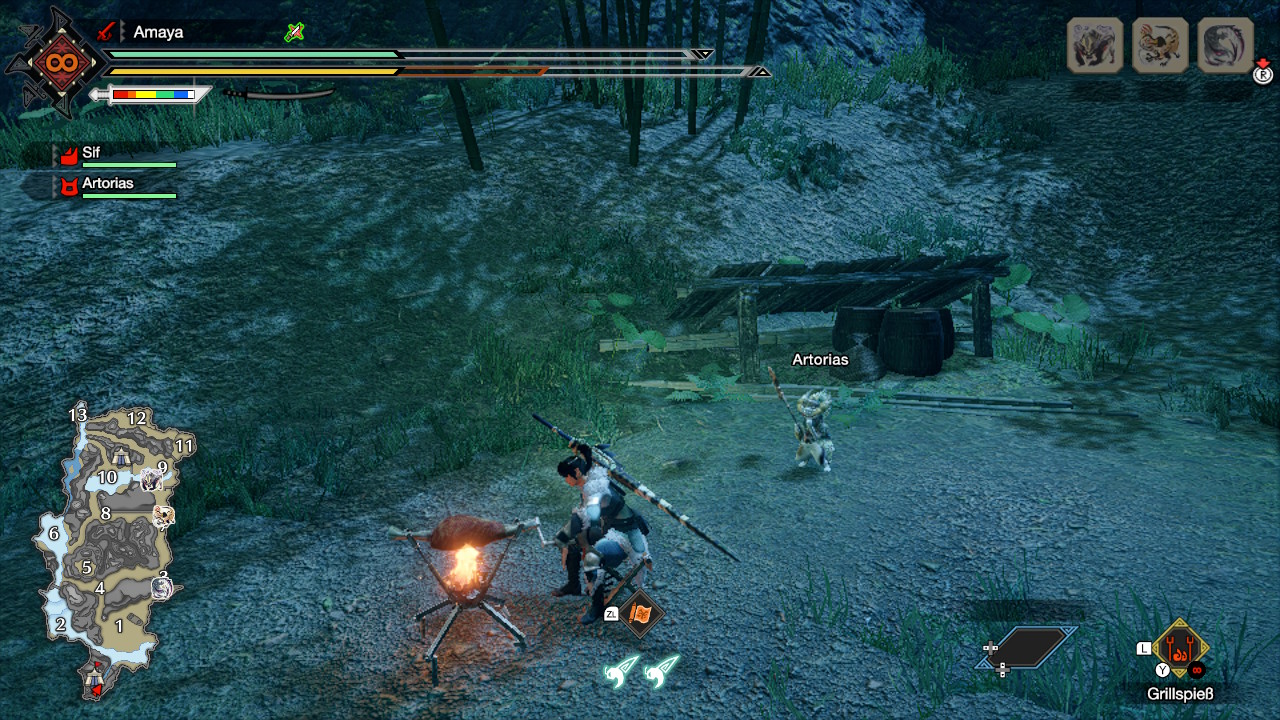1280x720 pixels.
Task: Click the orange flag icon beside the hunter
Action: tap(639, 615)
